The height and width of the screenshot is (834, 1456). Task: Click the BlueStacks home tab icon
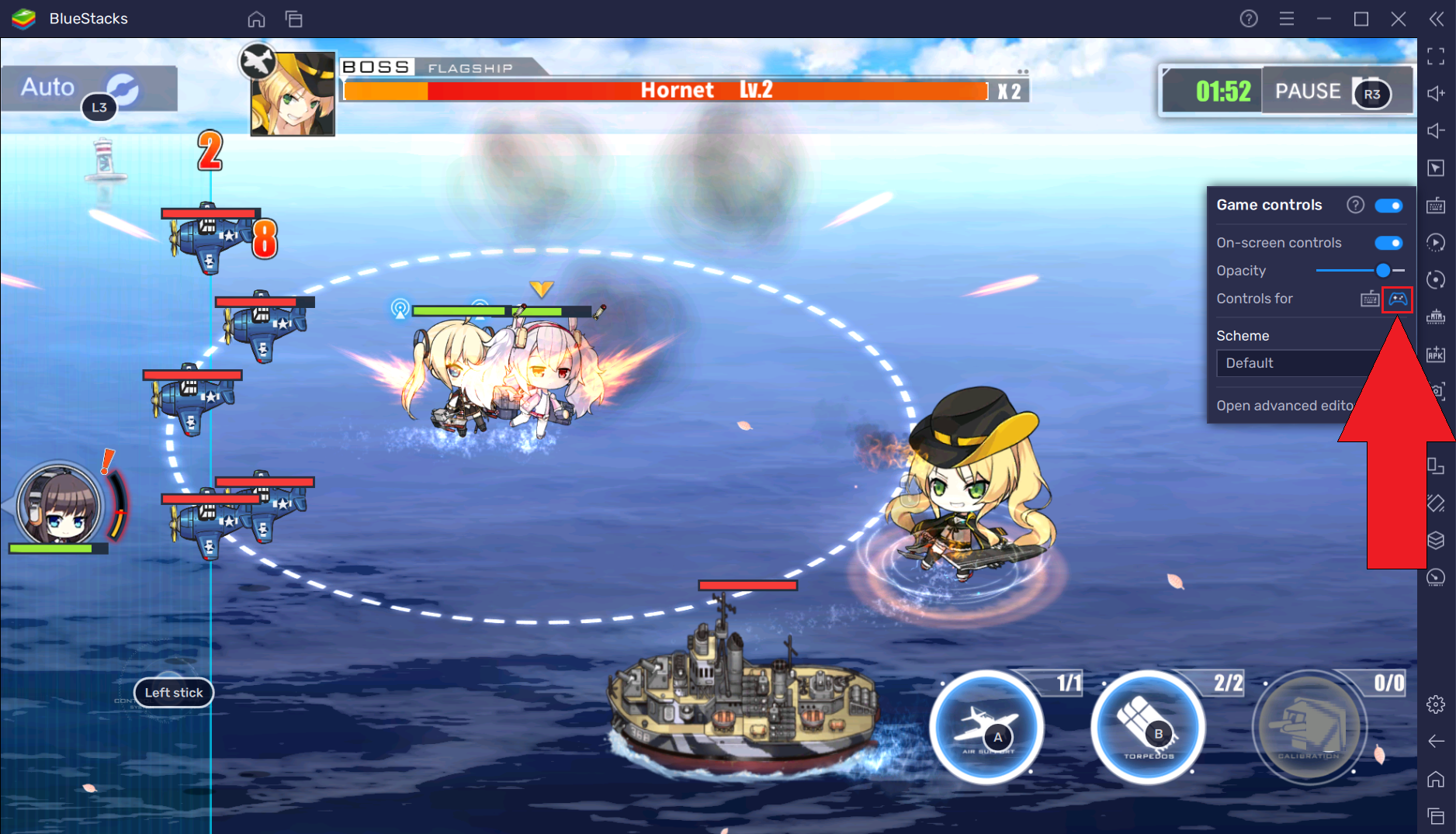[256, 19]
